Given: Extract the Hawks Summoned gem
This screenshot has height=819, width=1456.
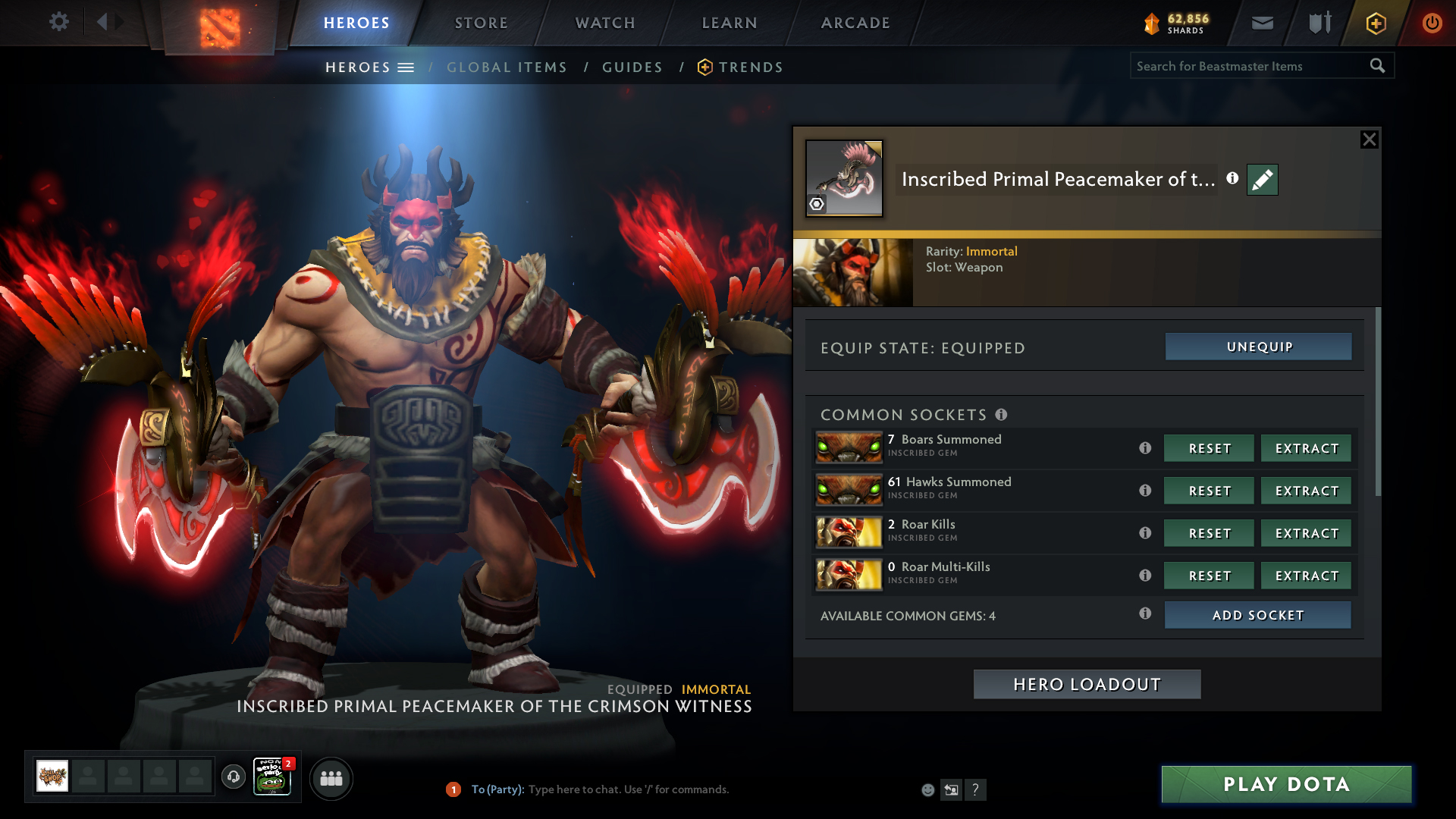Looking at the screenshot, I should 1306,491.
